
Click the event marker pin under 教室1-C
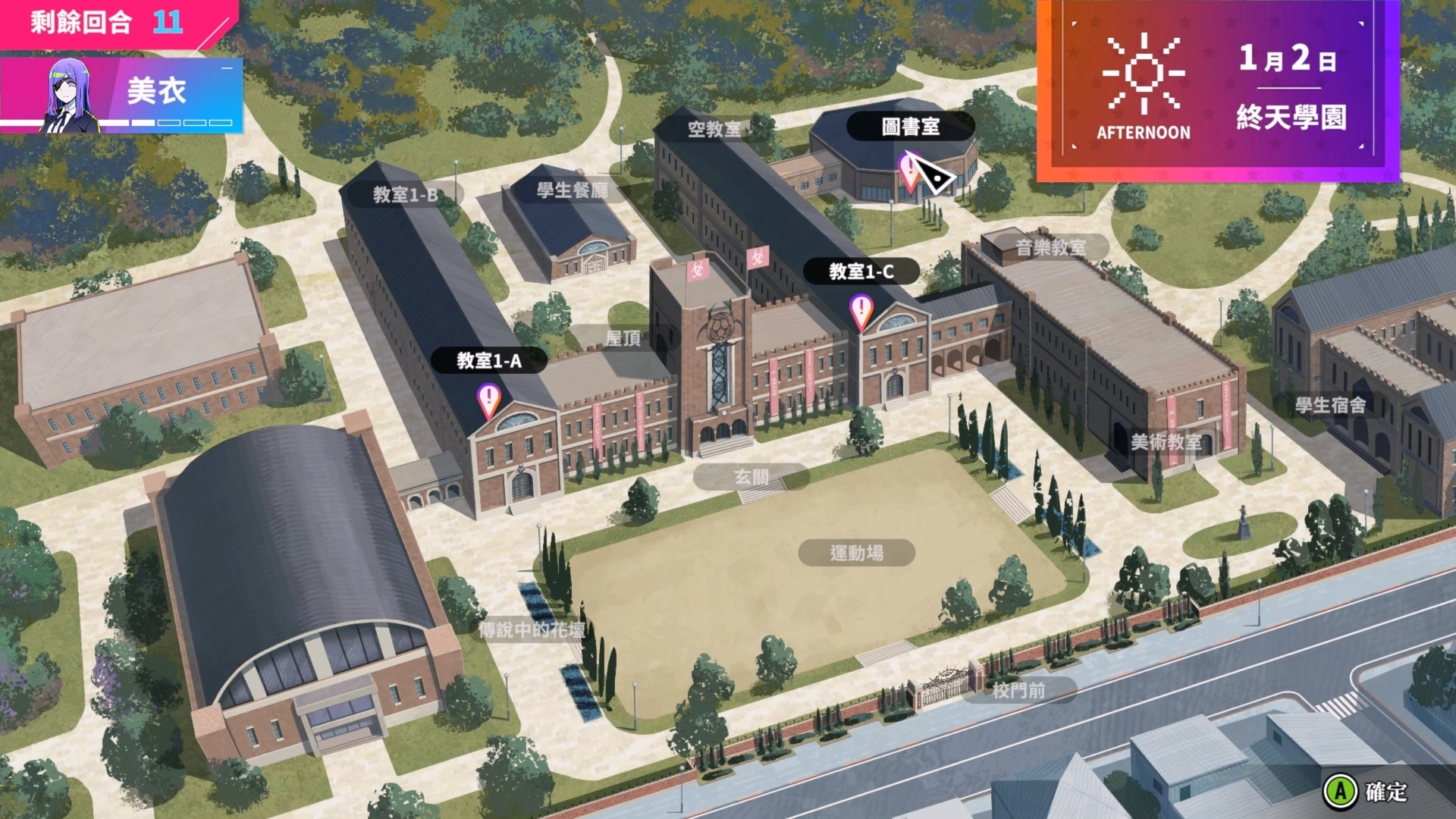[x=861, y=311]
